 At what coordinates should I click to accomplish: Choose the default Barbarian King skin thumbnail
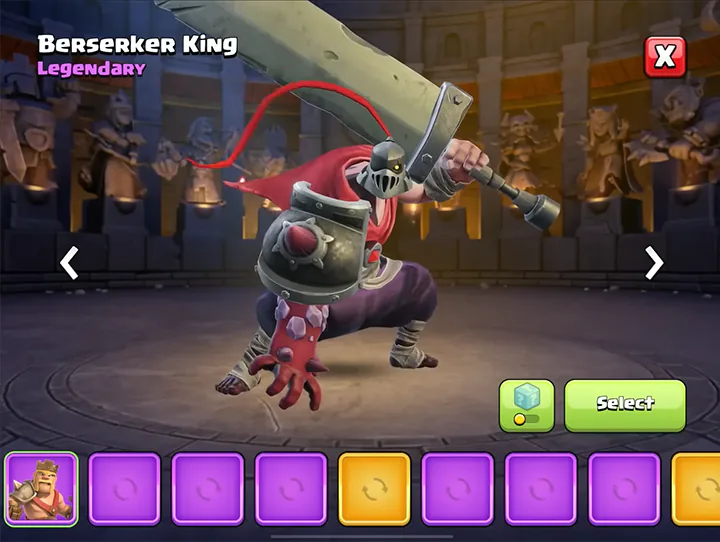[41, 489]
